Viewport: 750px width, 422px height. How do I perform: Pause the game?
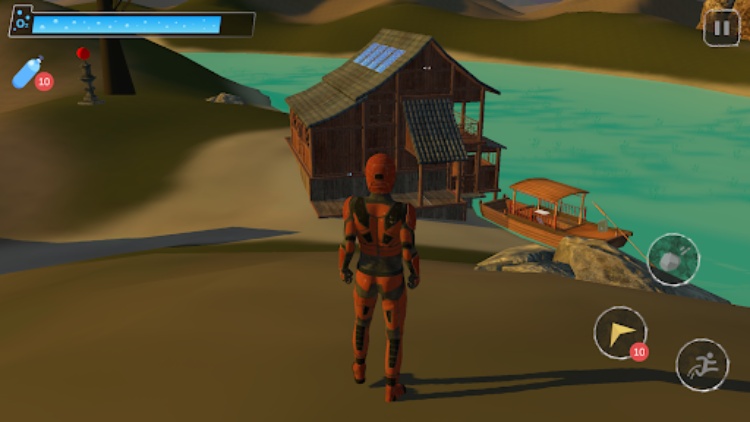click(721, 27)
